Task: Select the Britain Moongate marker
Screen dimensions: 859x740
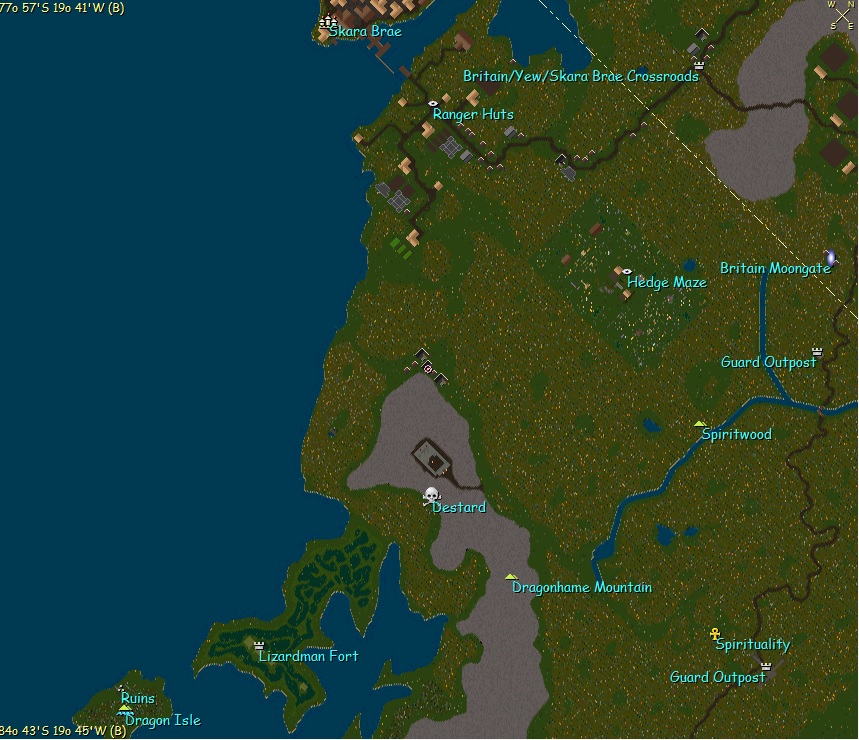Action: pos(830,258)
